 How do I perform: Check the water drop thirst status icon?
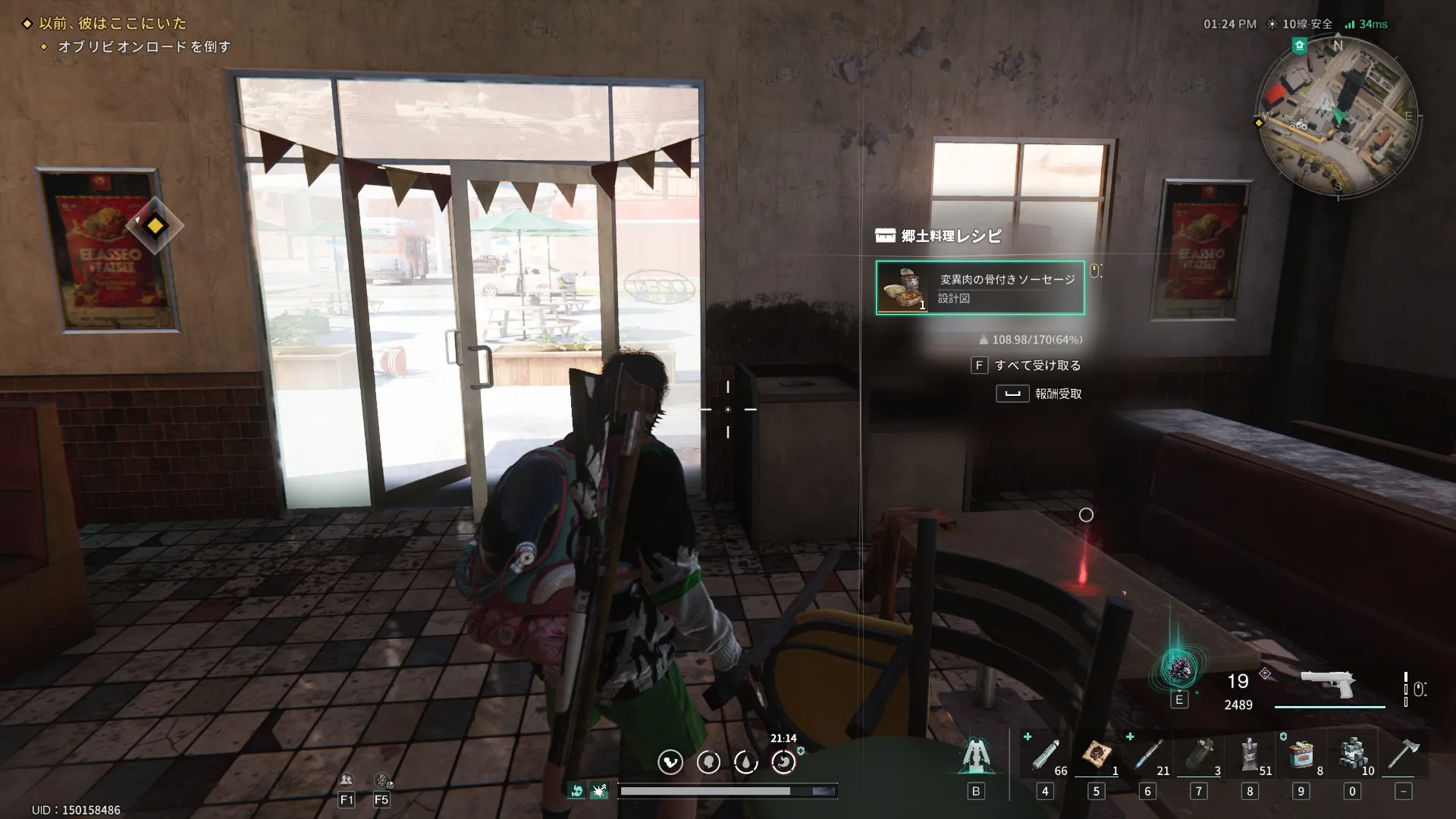coord(746,762)
